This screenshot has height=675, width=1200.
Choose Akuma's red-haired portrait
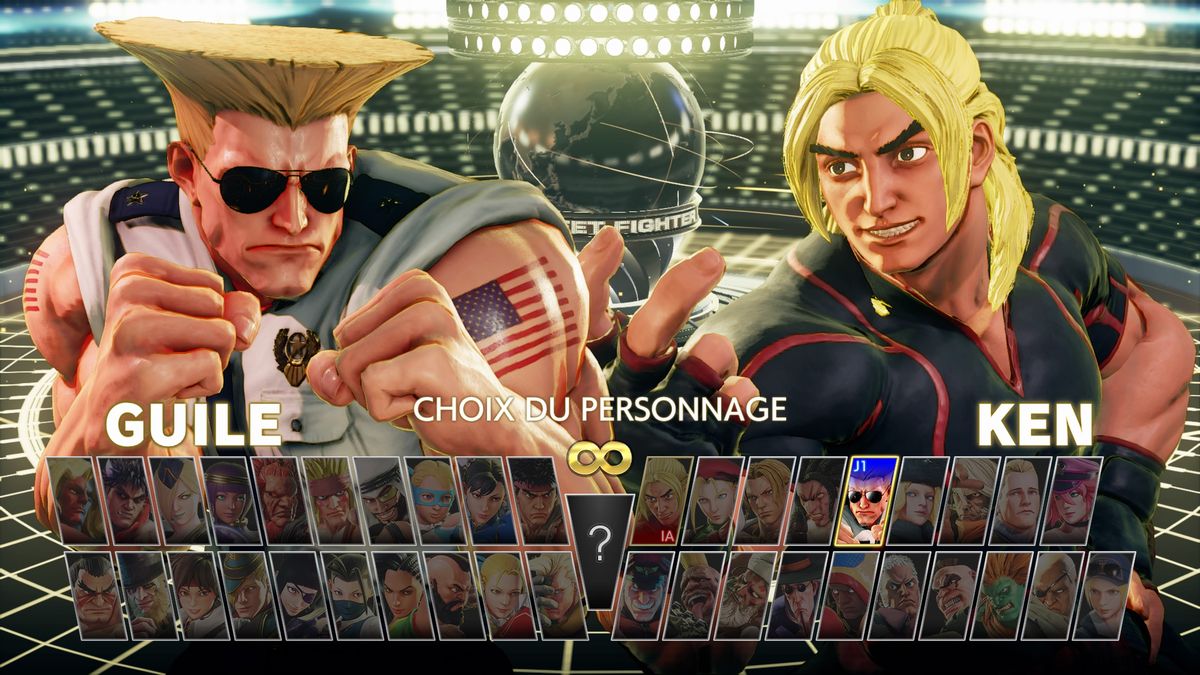281,500
